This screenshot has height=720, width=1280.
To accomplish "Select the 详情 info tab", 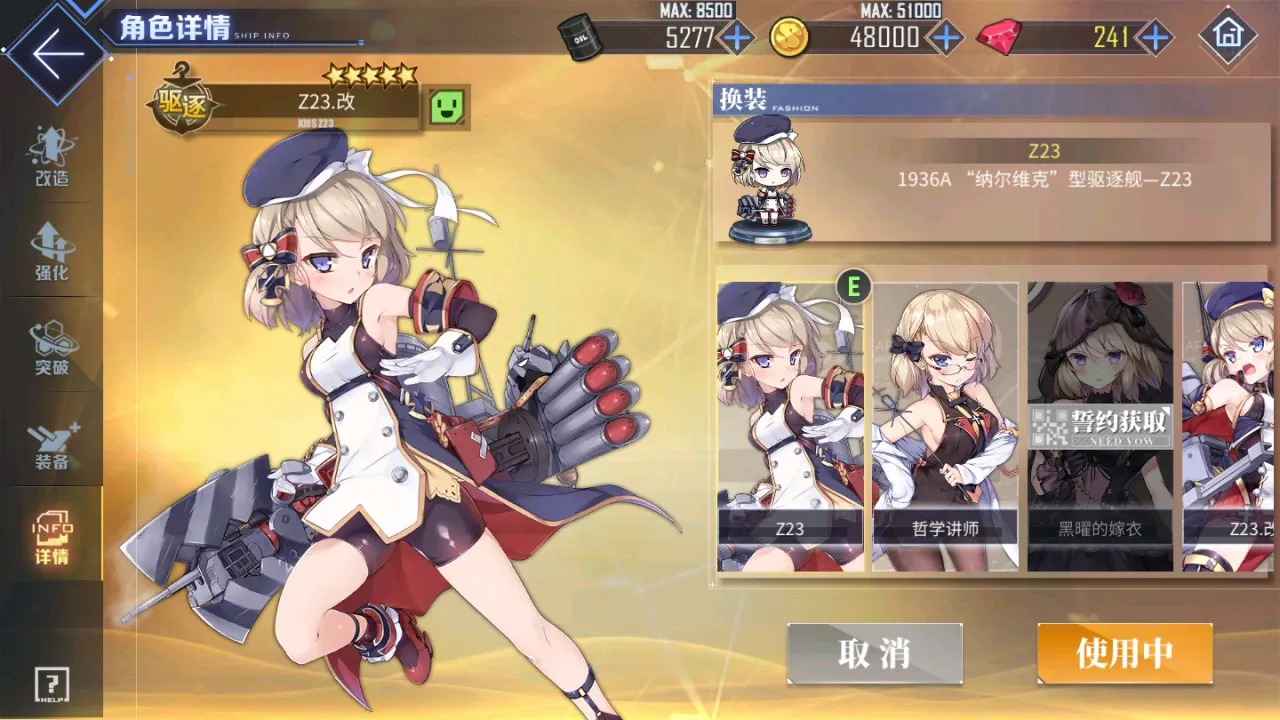I will (x=51, y=538).
